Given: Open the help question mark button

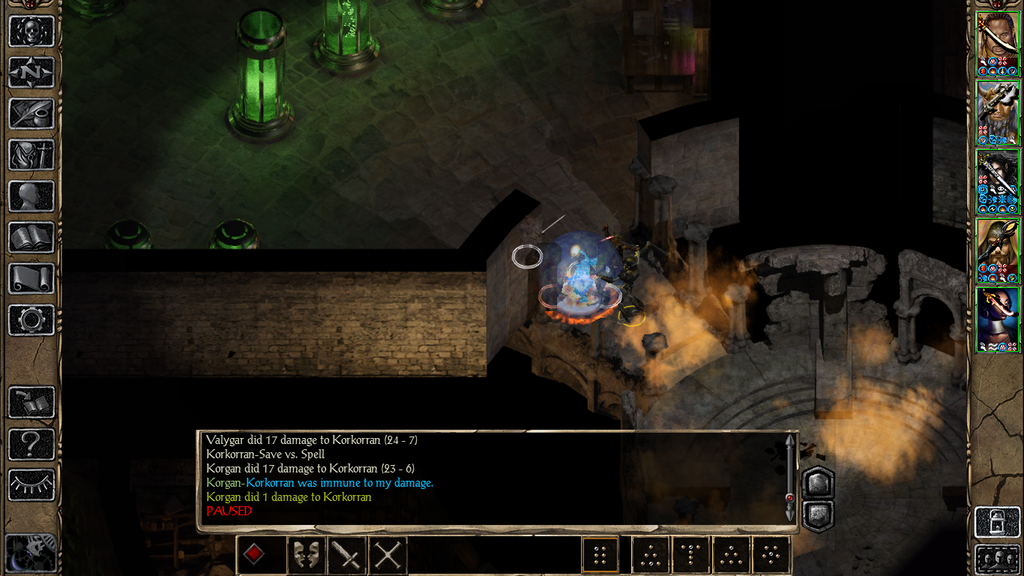Looking at the screenshot, I should point(31,444).
